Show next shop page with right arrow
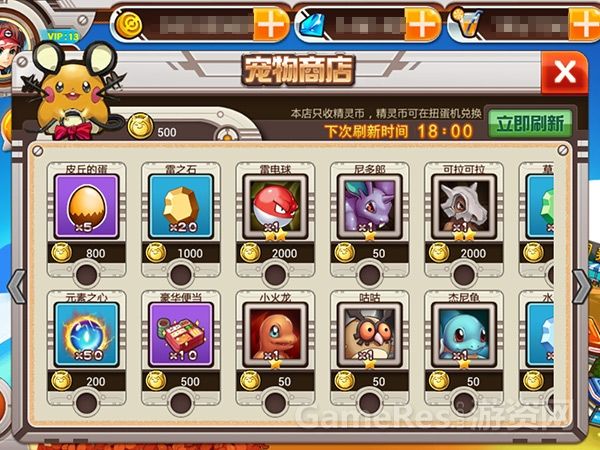 581,287
